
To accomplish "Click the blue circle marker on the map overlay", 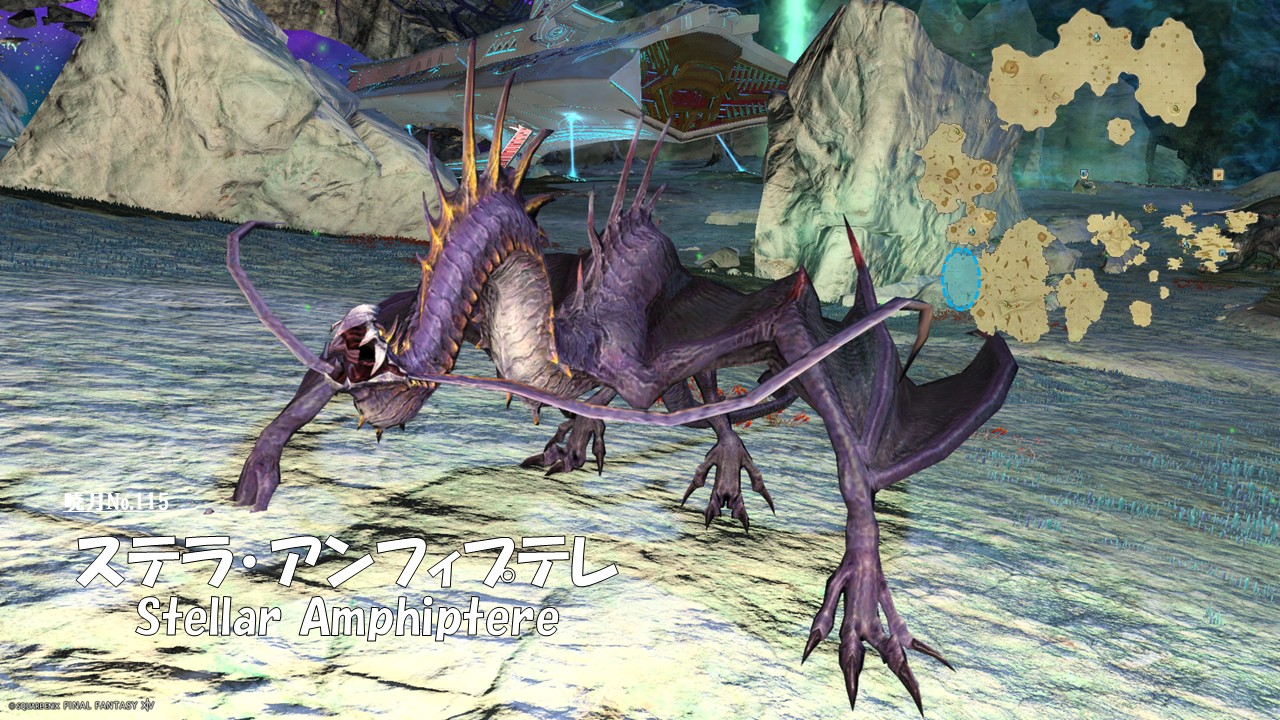I will pyautogui.click(x=961, y=278).
